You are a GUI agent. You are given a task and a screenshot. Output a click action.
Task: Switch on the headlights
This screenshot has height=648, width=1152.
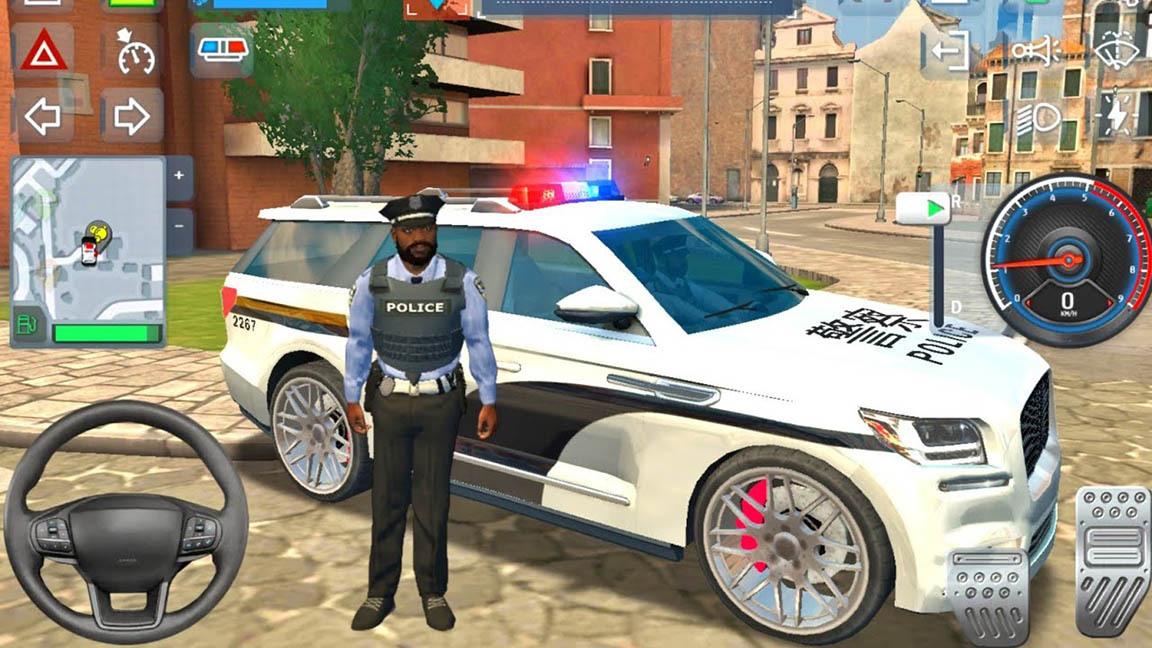1037,120
